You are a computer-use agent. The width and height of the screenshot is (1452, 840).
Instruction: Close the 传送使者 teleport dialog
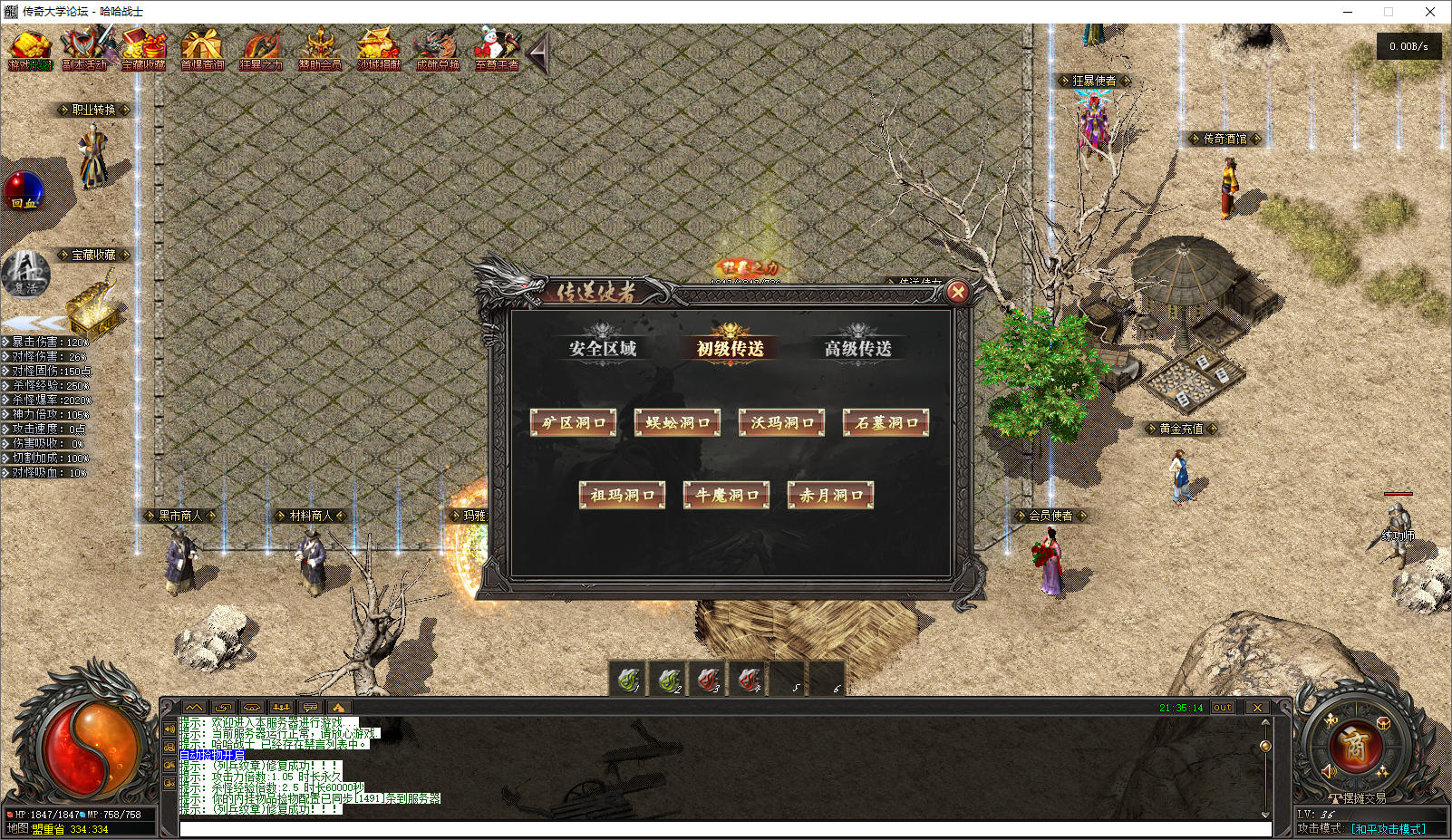957,292
